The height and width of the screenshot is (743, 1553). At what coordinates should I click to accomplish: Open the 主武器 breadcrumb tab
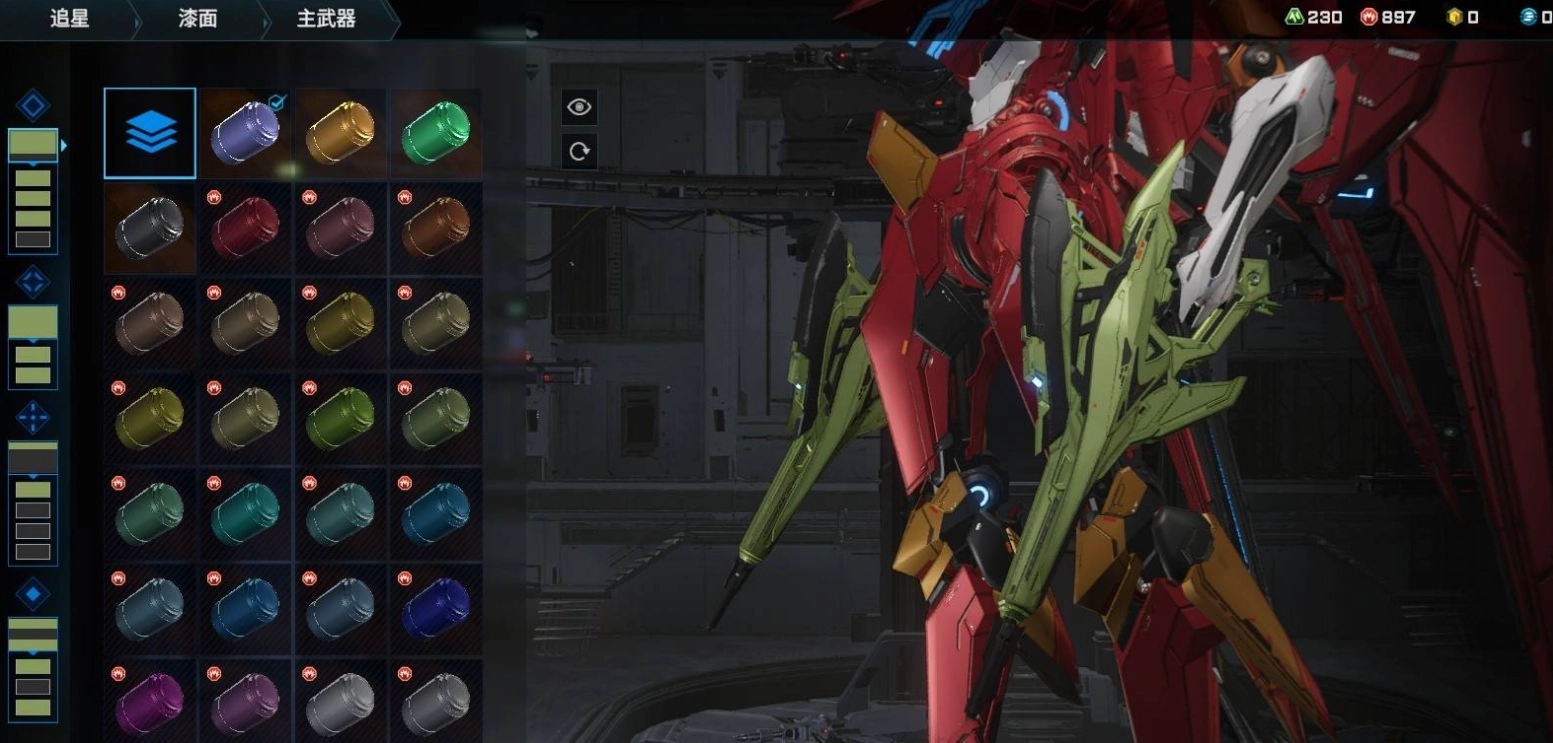[326, 19]
